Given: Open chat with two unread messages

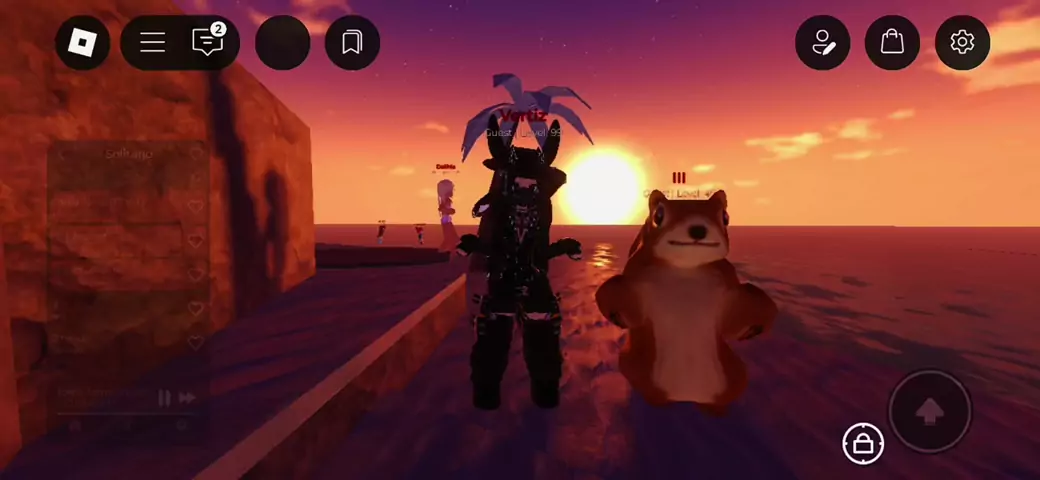Looking at the screenshot, I should 207,42.
